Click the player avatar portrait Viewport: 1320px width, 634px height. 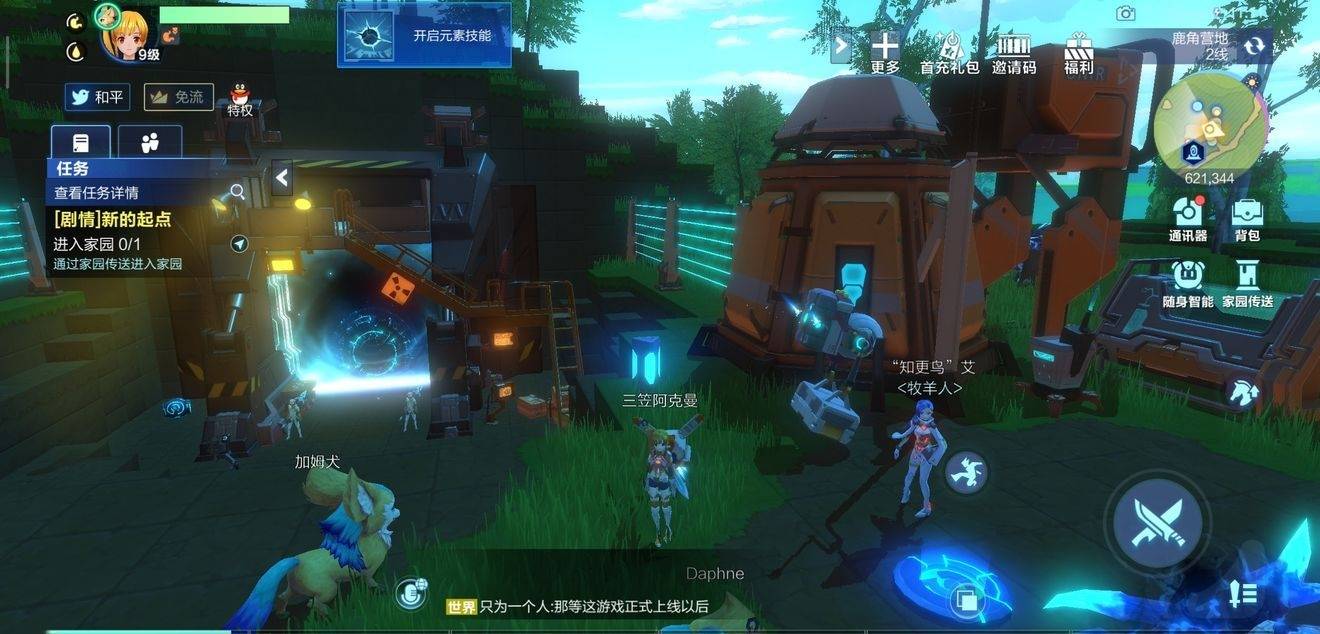coord(124,35)
